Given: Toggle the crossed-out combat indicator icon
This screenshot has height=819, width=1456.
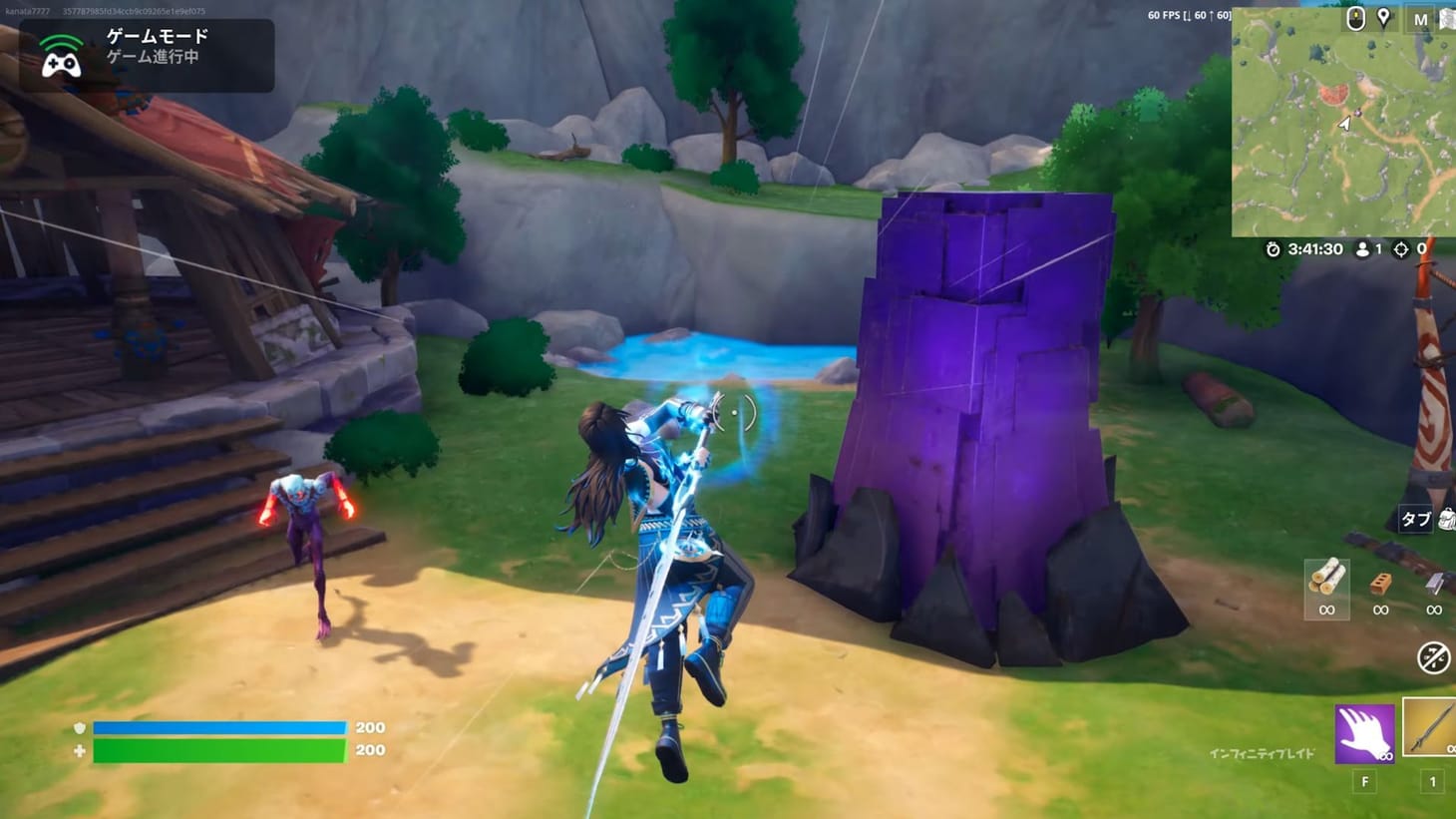Looking at the screenshot, I should (1434, 655).
